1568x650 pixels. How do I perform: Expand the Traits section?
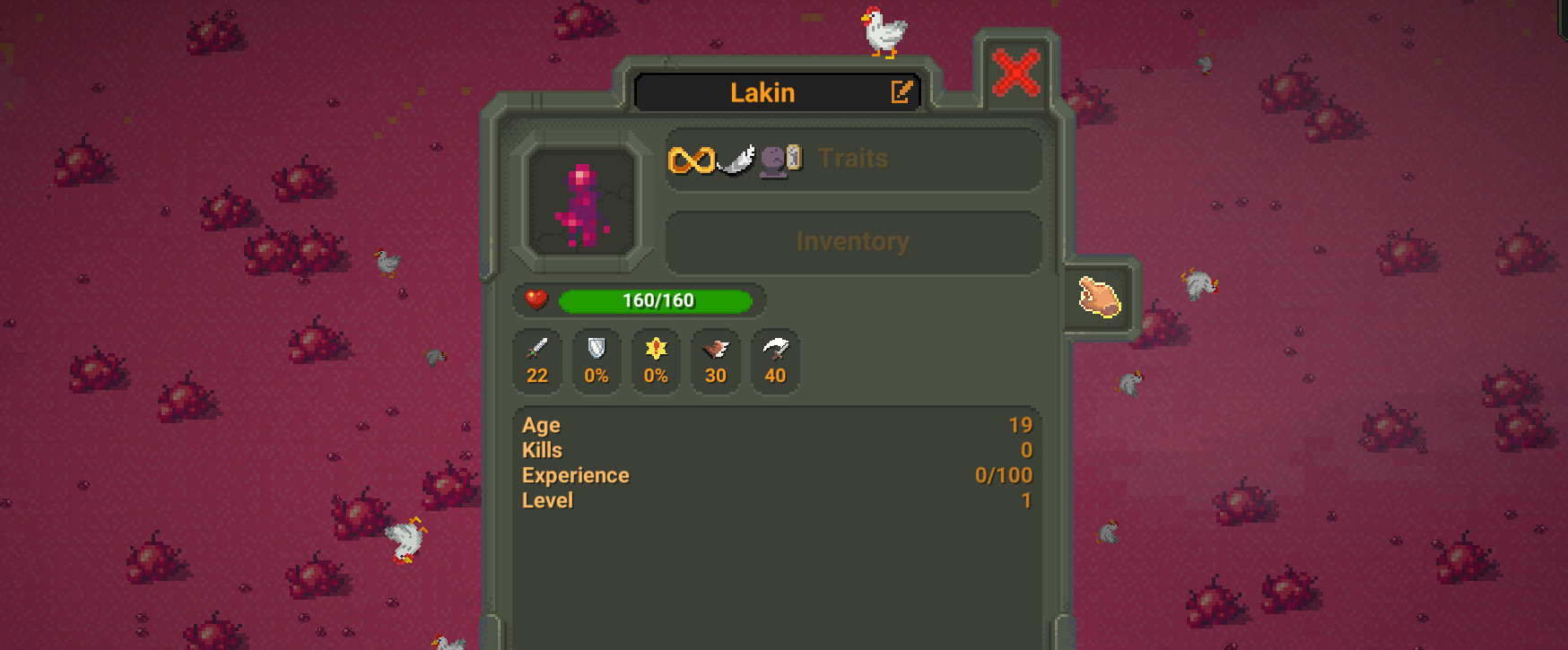853,159
